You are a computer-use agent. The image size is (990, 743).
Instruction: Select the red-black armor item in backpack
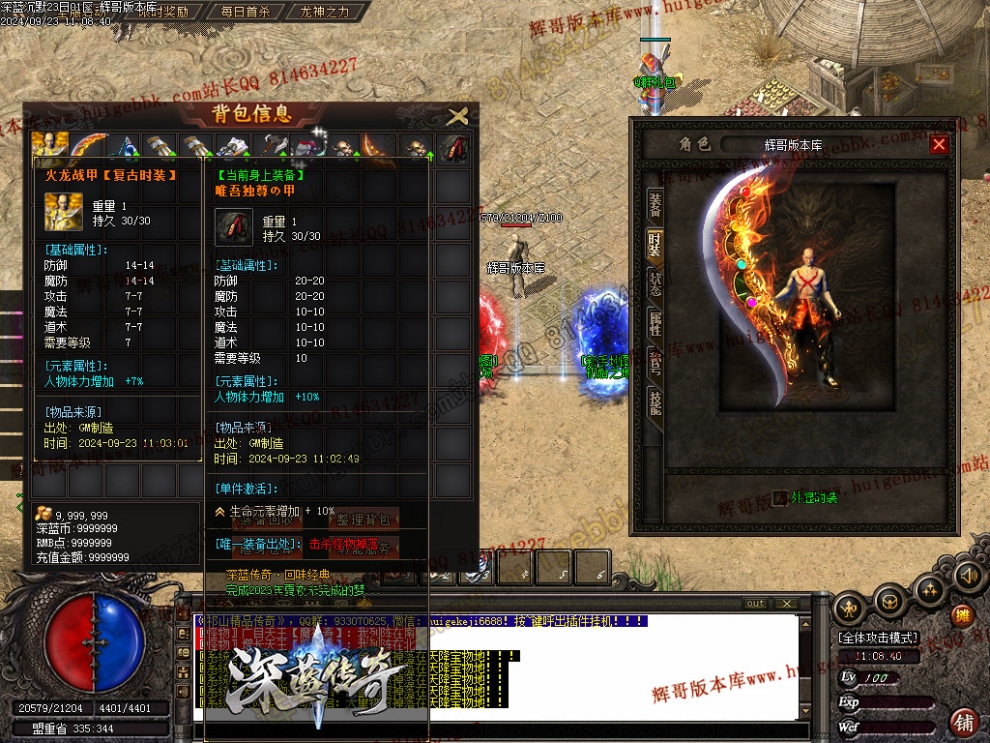(454, 148)
